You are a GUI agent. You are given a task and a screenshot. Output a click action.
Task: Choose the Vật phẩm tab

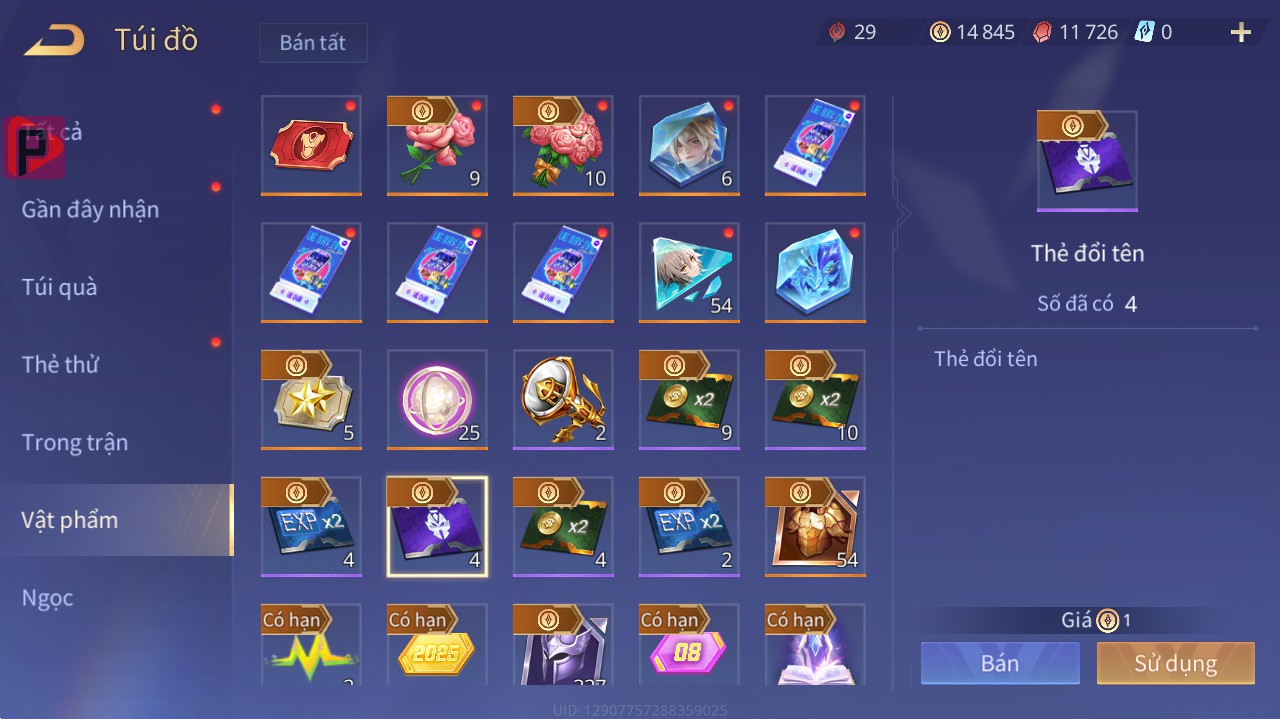[70, 520]
